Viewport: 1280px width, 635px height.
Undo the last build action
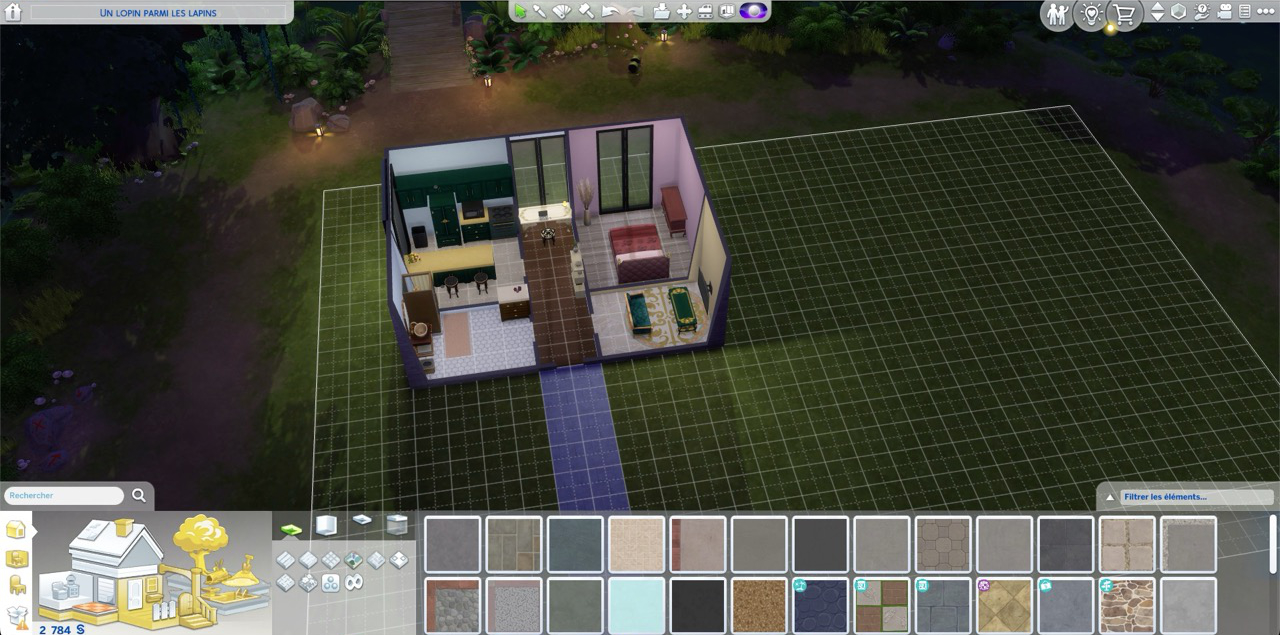click(x=610, y=11)
